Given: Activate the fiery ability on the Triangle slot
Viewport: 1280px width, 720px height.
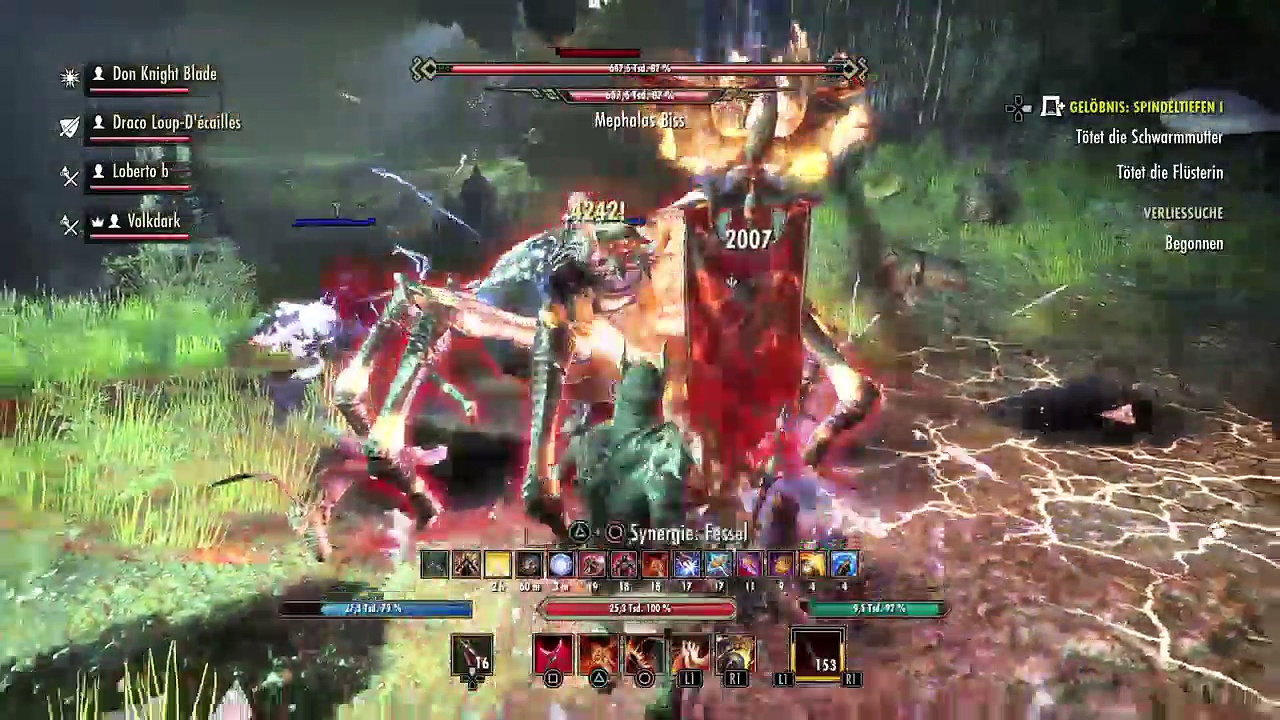Looking at the screenshot, I should click(598, 654).
